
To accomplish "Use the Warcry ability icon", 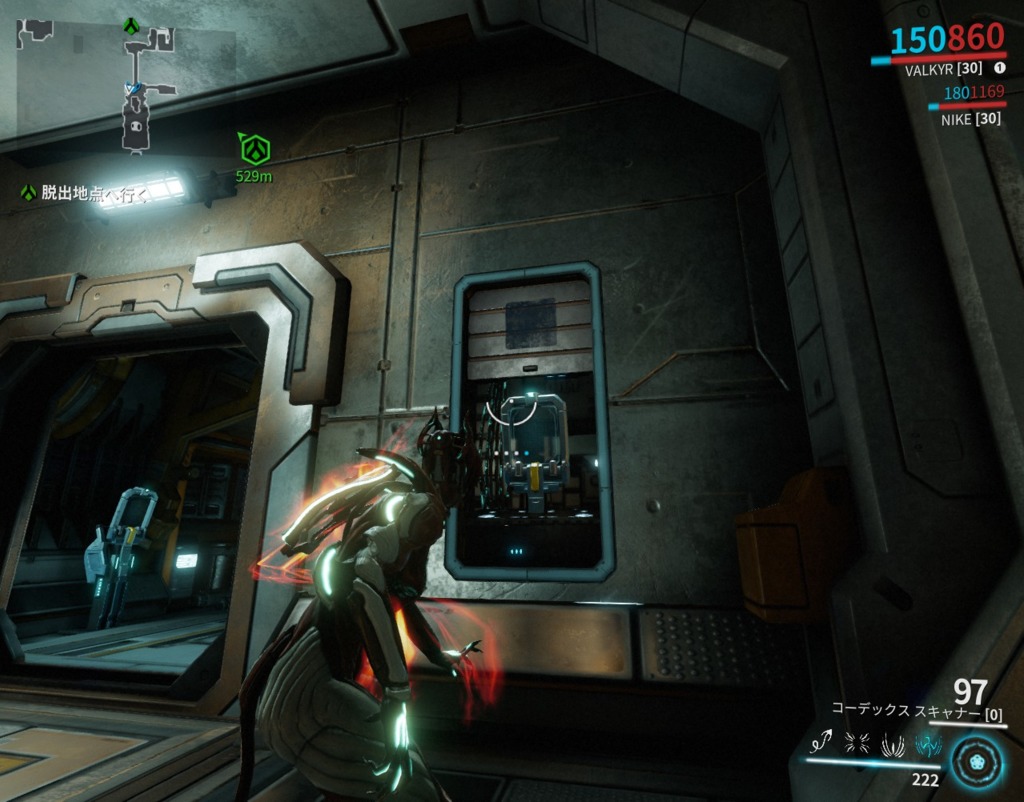I will (x=858, y=742).
